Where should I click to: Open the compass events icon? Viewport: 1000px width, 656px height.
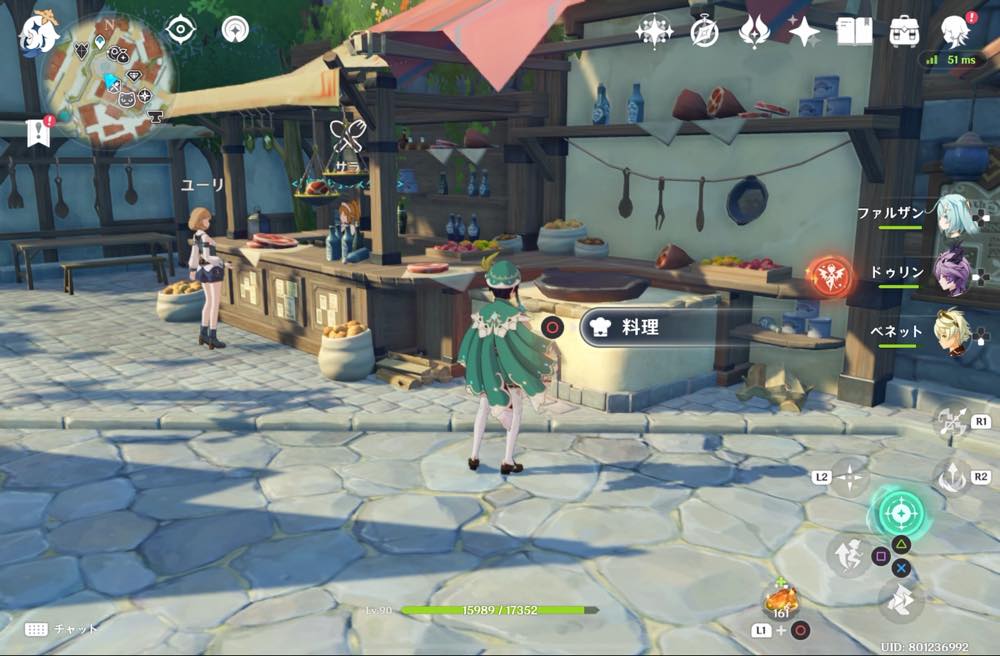coord(704,32)
